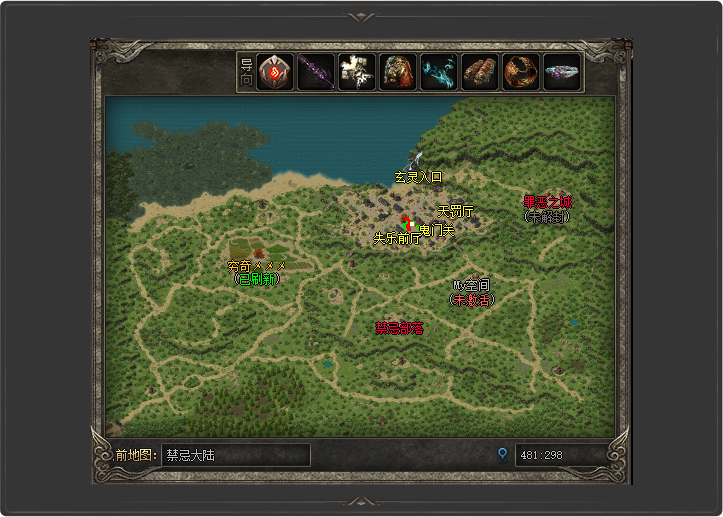Choose the coiled bronze ring icon

pos(521,73)
